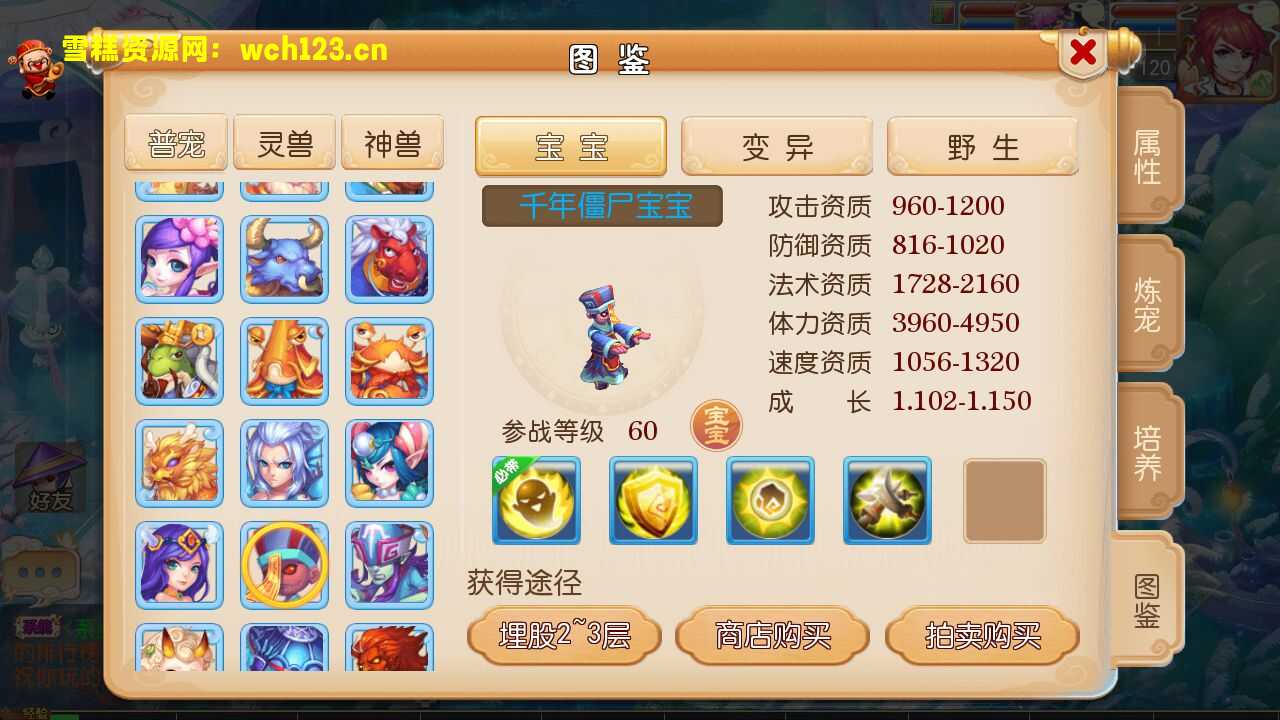Click the 宝宝 circular badge beside 参战等级
This screenshot has height=720, width=1280.
pyautogui.click(x=716, y=426)
